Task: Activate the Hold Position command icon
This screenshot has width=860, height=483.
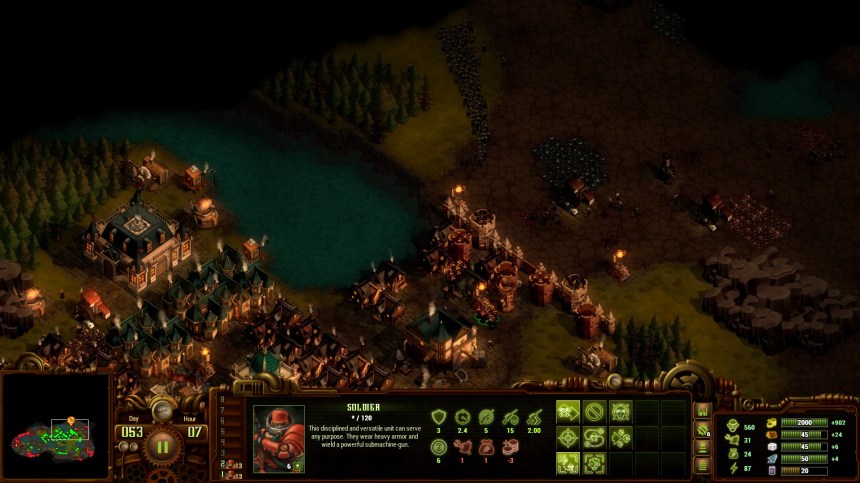Action: point(620,410)
